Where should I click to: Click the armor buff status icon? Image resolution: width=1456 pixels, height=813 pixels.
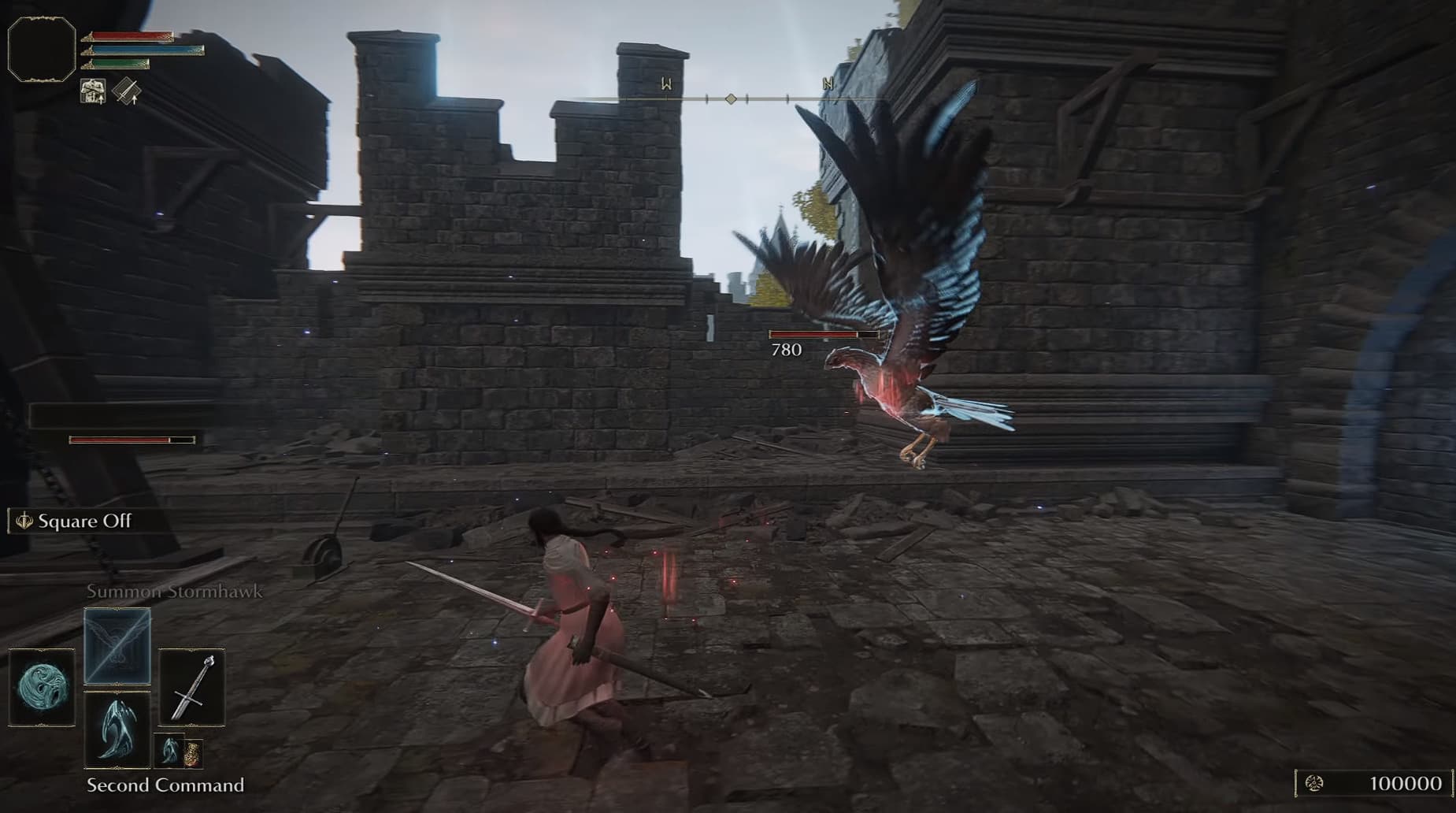pyautogui.click(x=93, y=91)
